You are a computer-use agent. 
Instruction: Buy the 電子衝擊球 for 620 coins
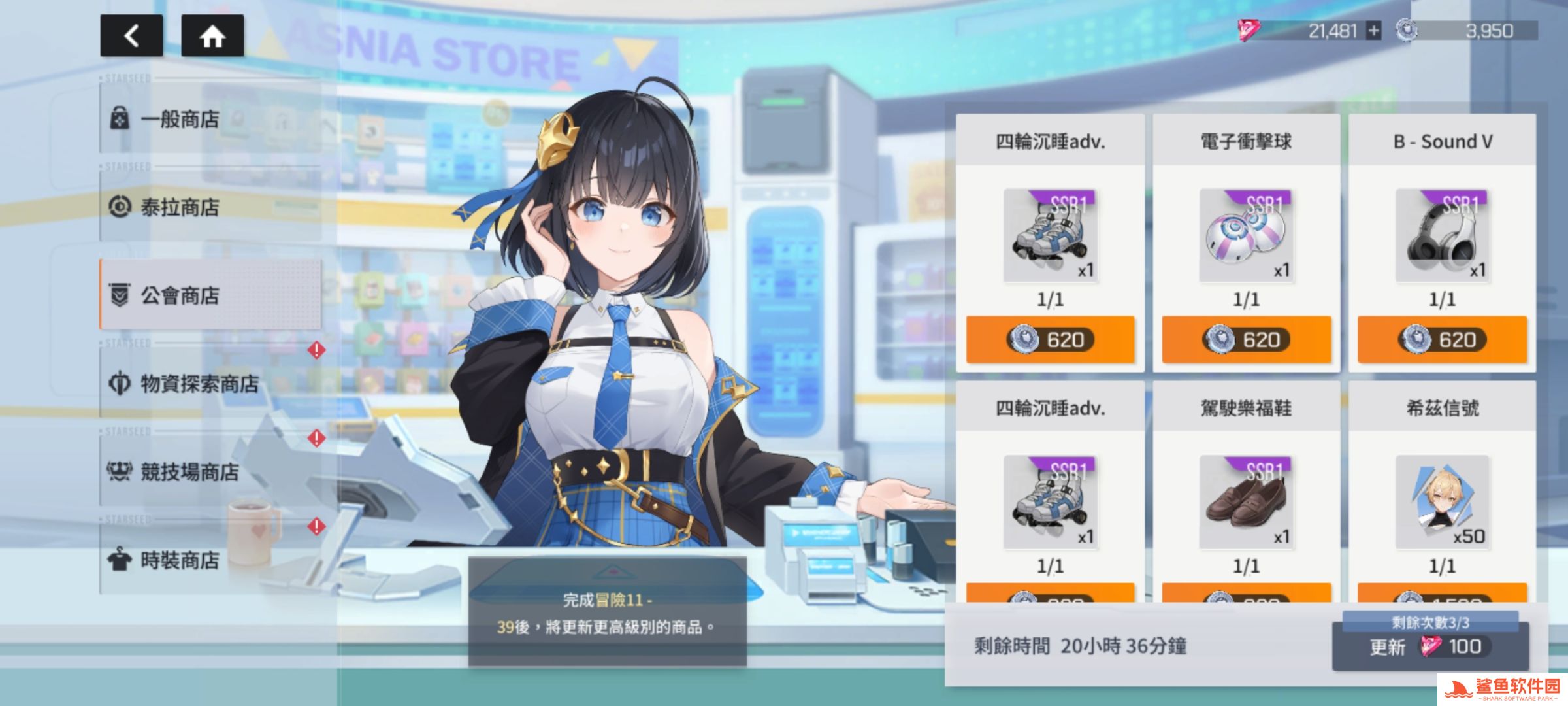1246,340
